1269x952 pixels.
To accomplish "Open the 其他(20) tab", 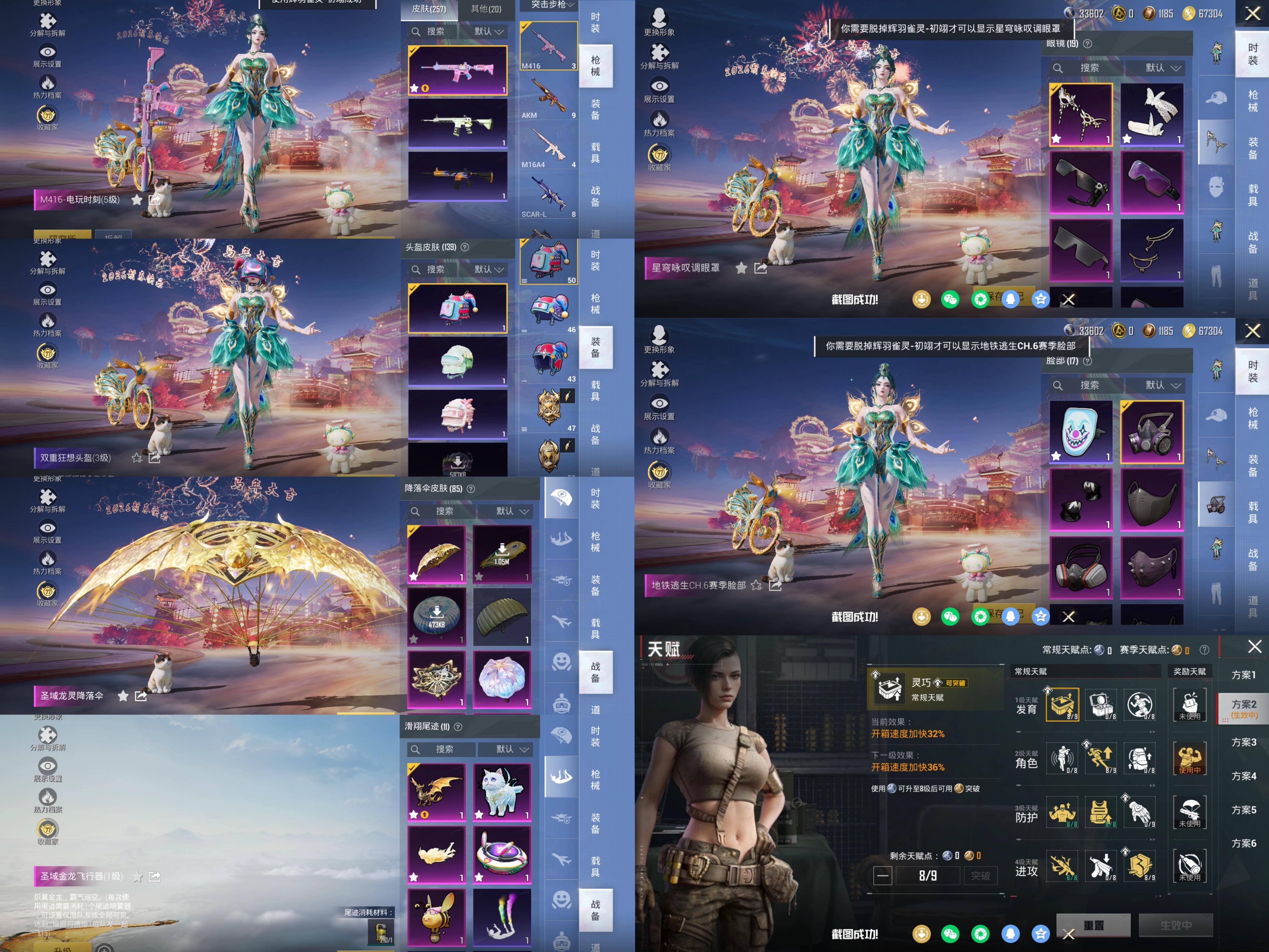I will pyautogui.click(x=486, y=9).
